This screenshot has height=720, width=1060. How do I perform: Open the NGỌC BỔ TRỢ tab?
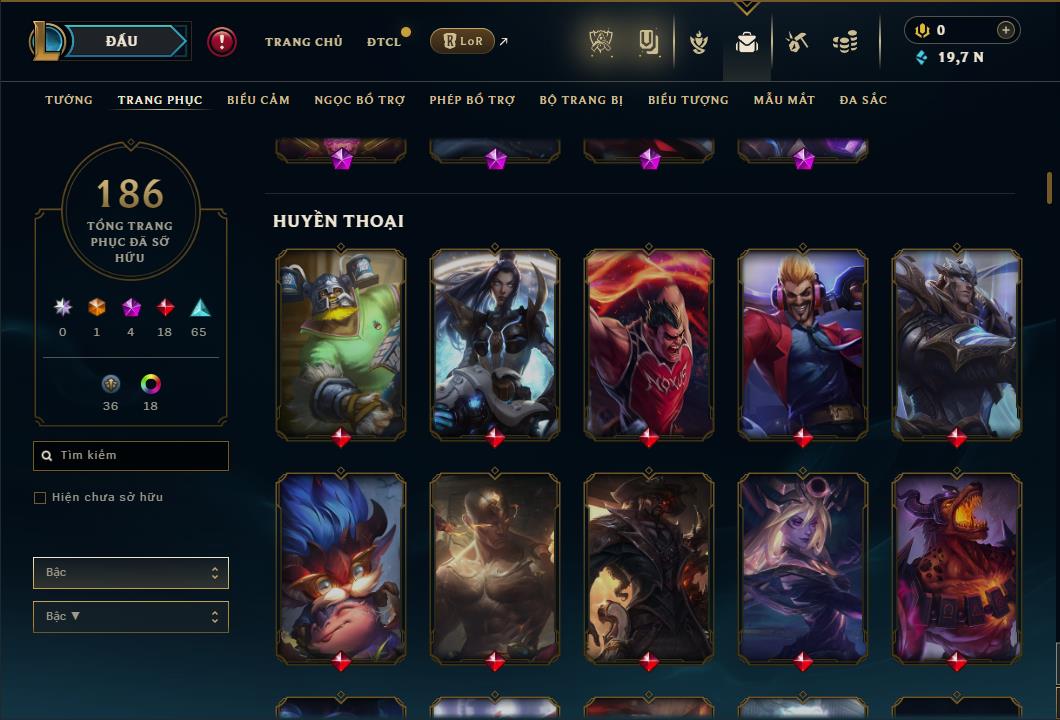pos(359,100)
